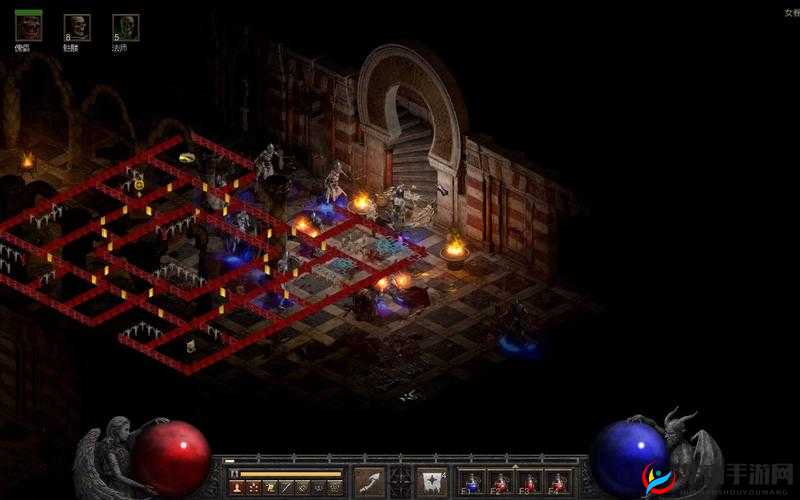The image size is (800, 500).
Task: Open the right-click skill selector
Action: [x=432, y=481]
